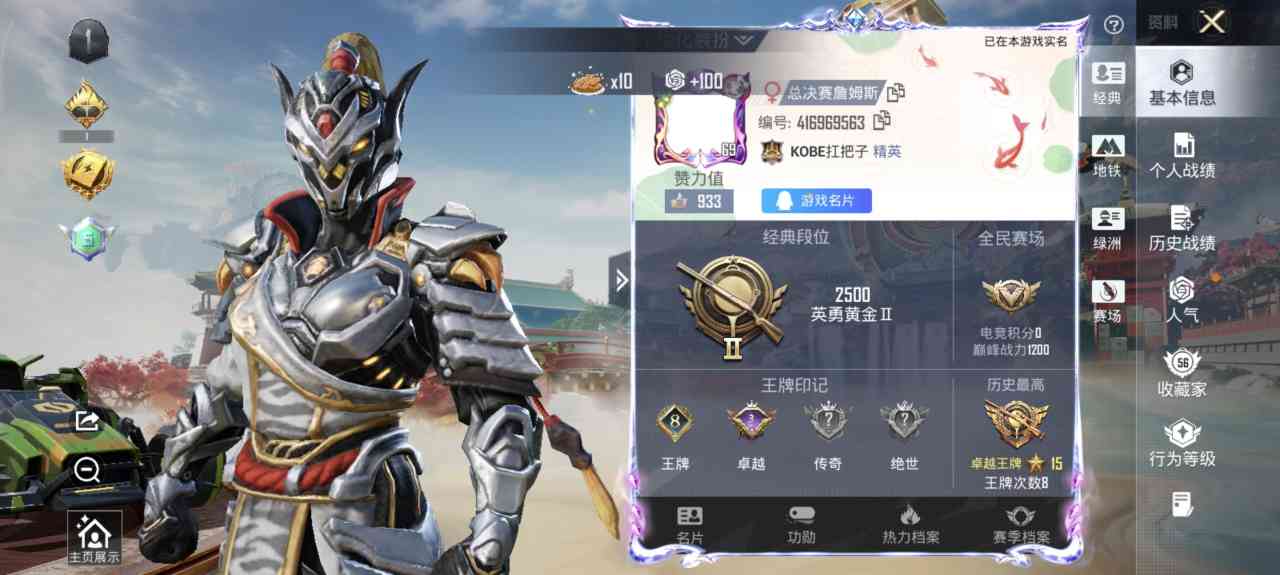
Task: Open 行为等级 behavior level section
Action: (x=1182, y=446)
